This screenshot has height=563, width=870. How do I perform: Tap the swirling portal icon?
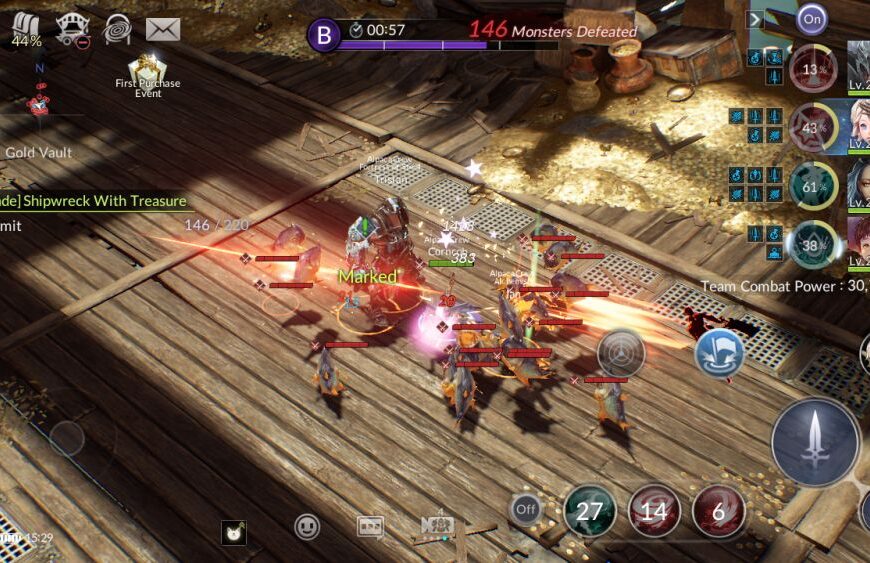pyautogui.click(x=118, y=29)
